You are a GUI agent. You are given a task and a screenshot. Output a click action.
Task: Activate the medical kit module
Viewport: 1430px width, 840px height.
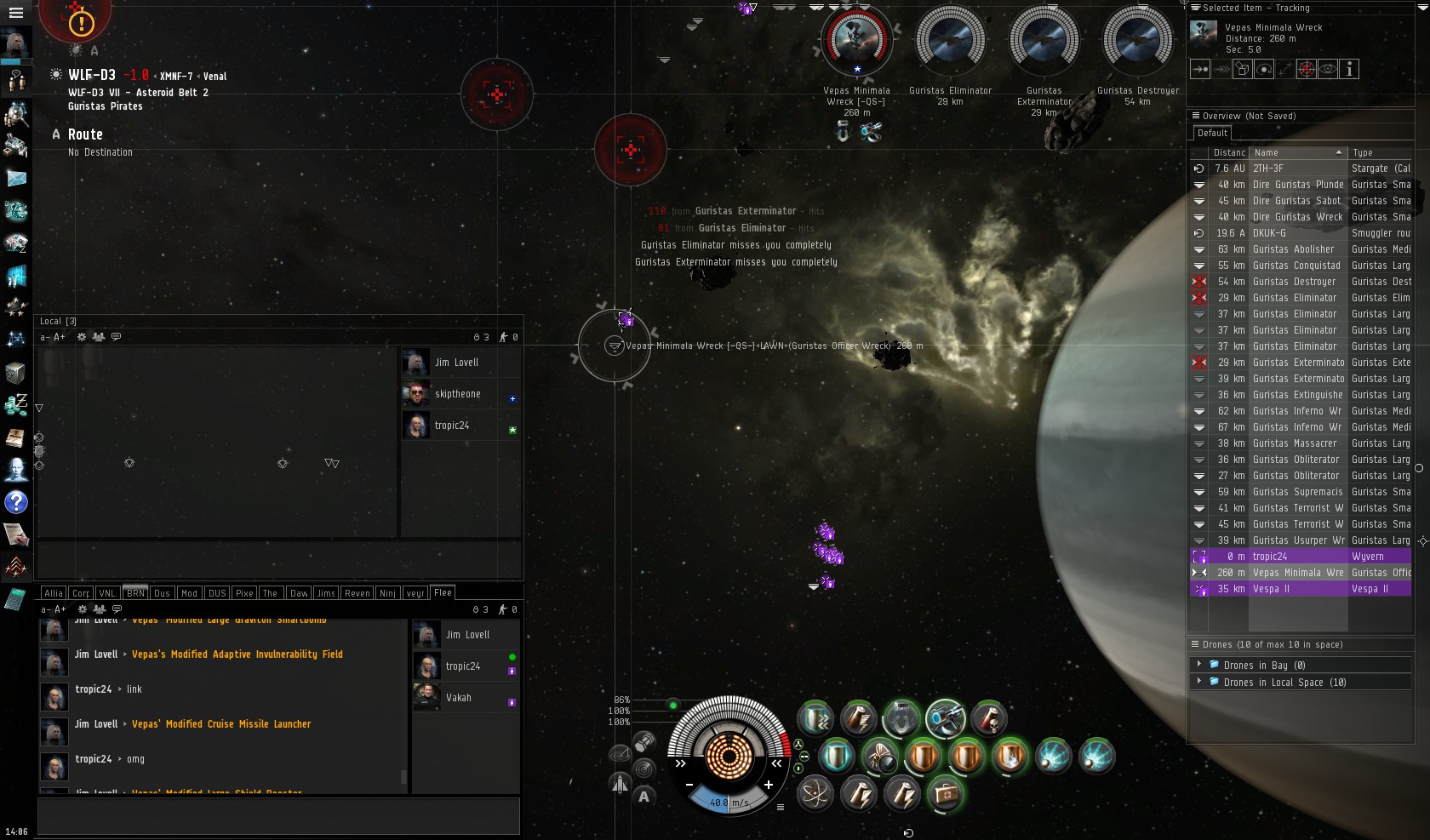coord(946,794)
